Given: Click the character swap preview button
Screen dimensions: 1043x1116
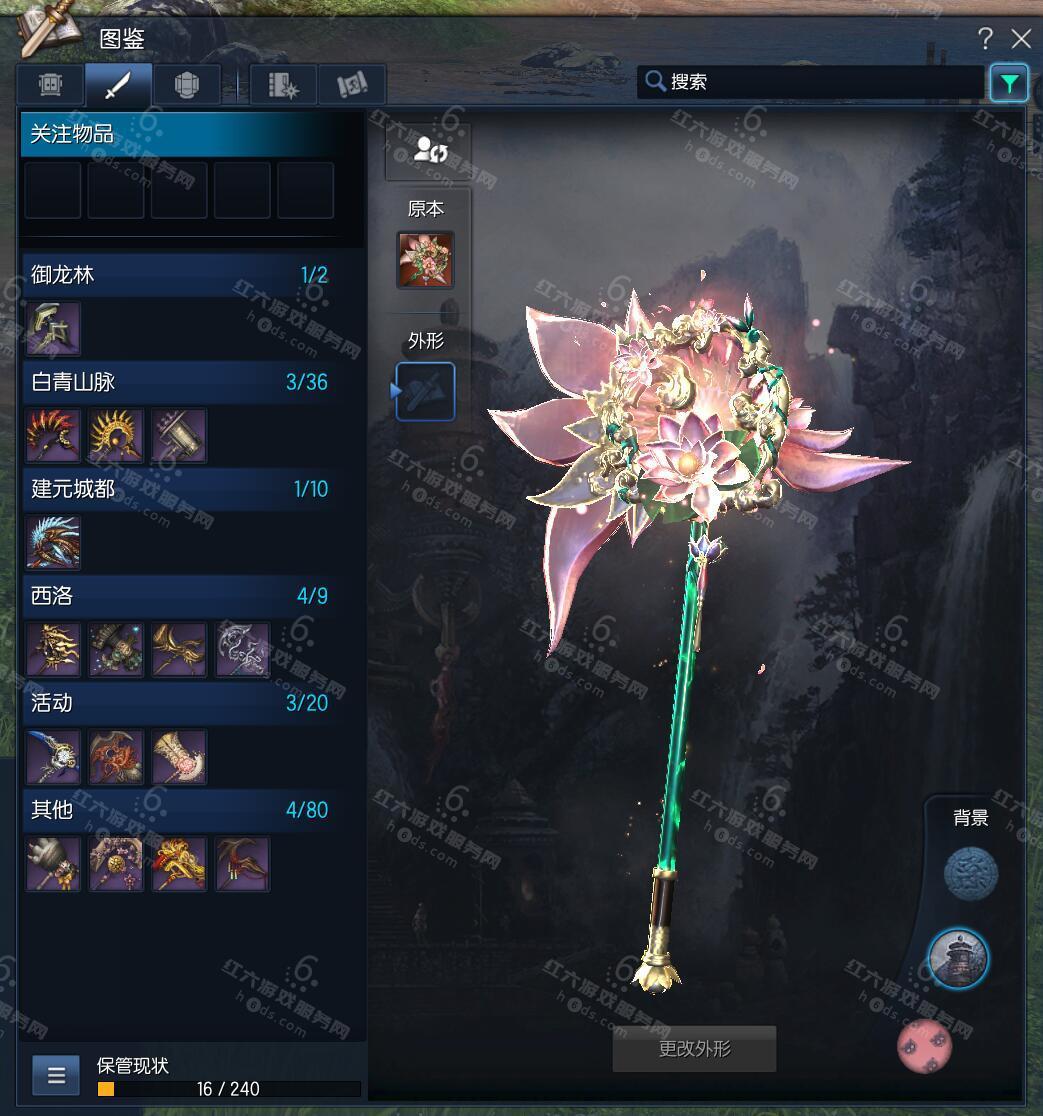Looking at the screenshot, I should 428,152.
